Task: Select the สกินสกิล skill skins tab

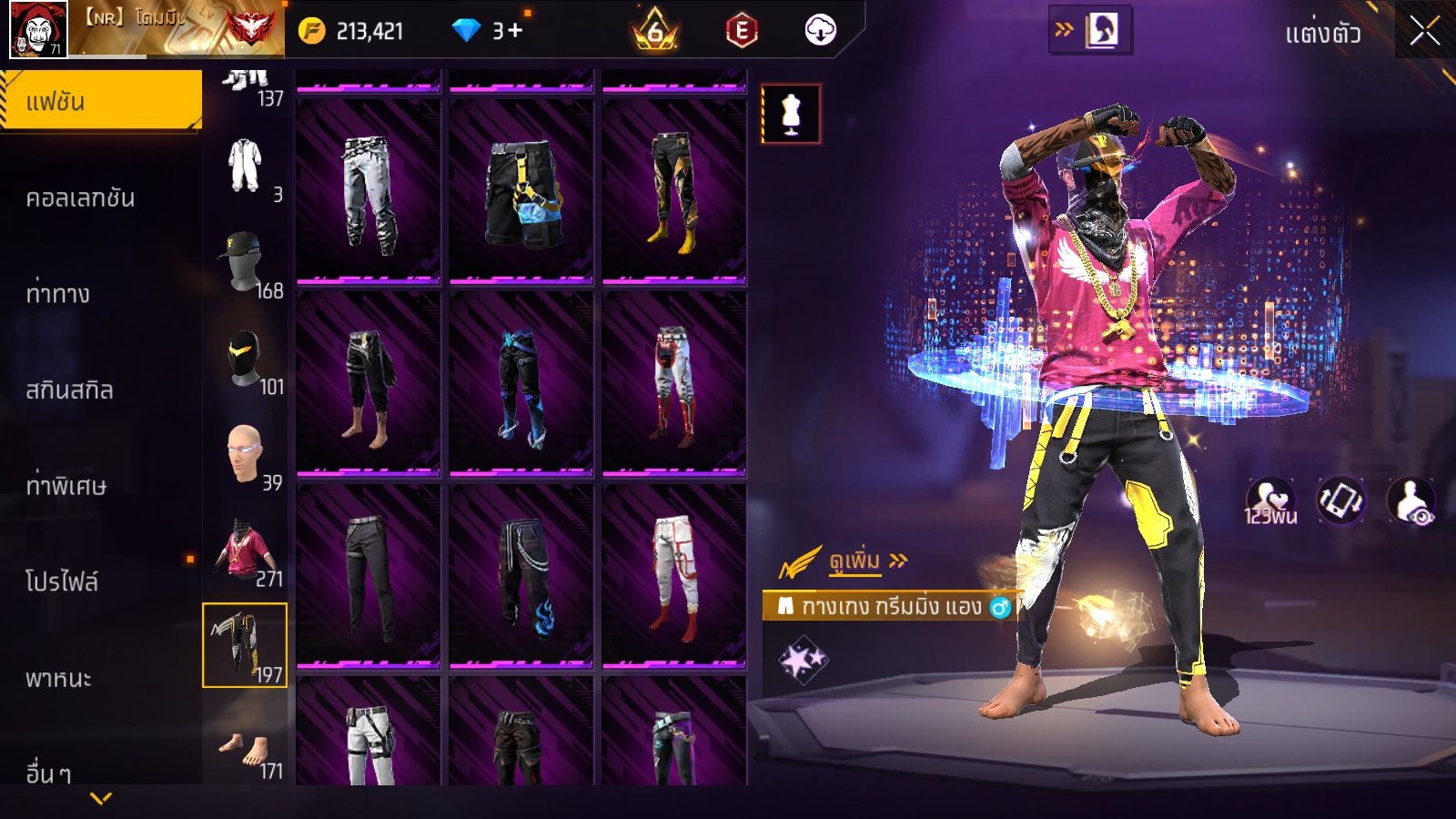Action: click(70, 390)
